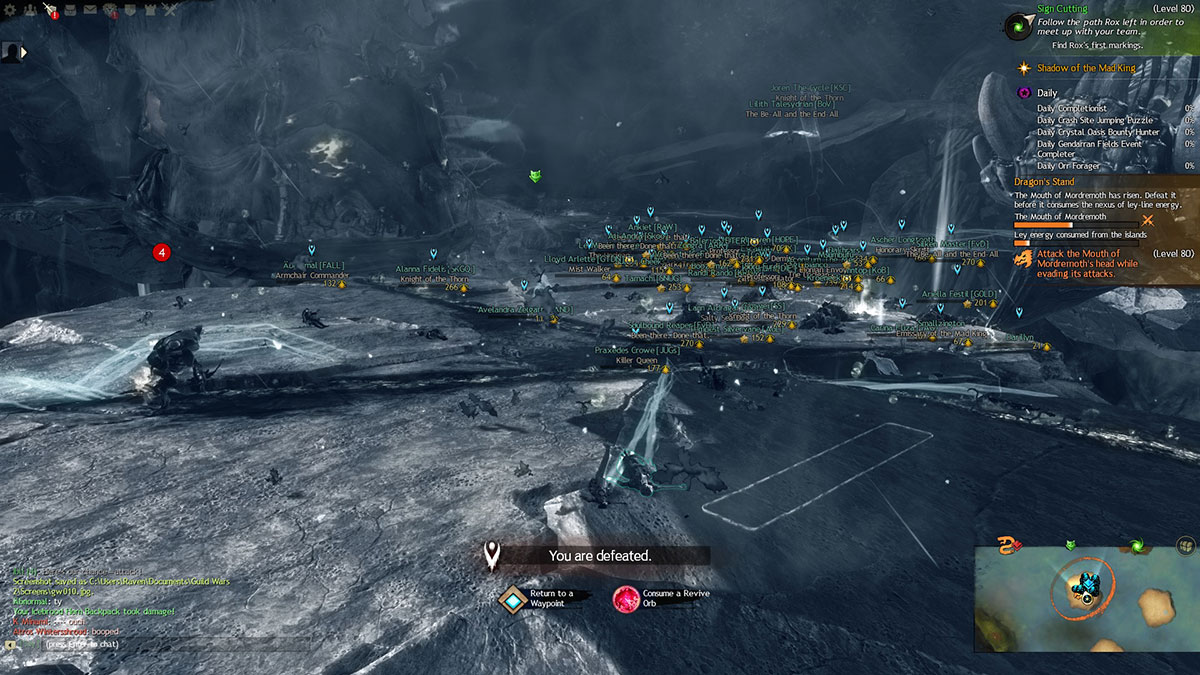Image resolution: width=1200 pixels, height=675 pixels.
Task: Open the PvP crossed swords icon
Action: coord(171,10)
